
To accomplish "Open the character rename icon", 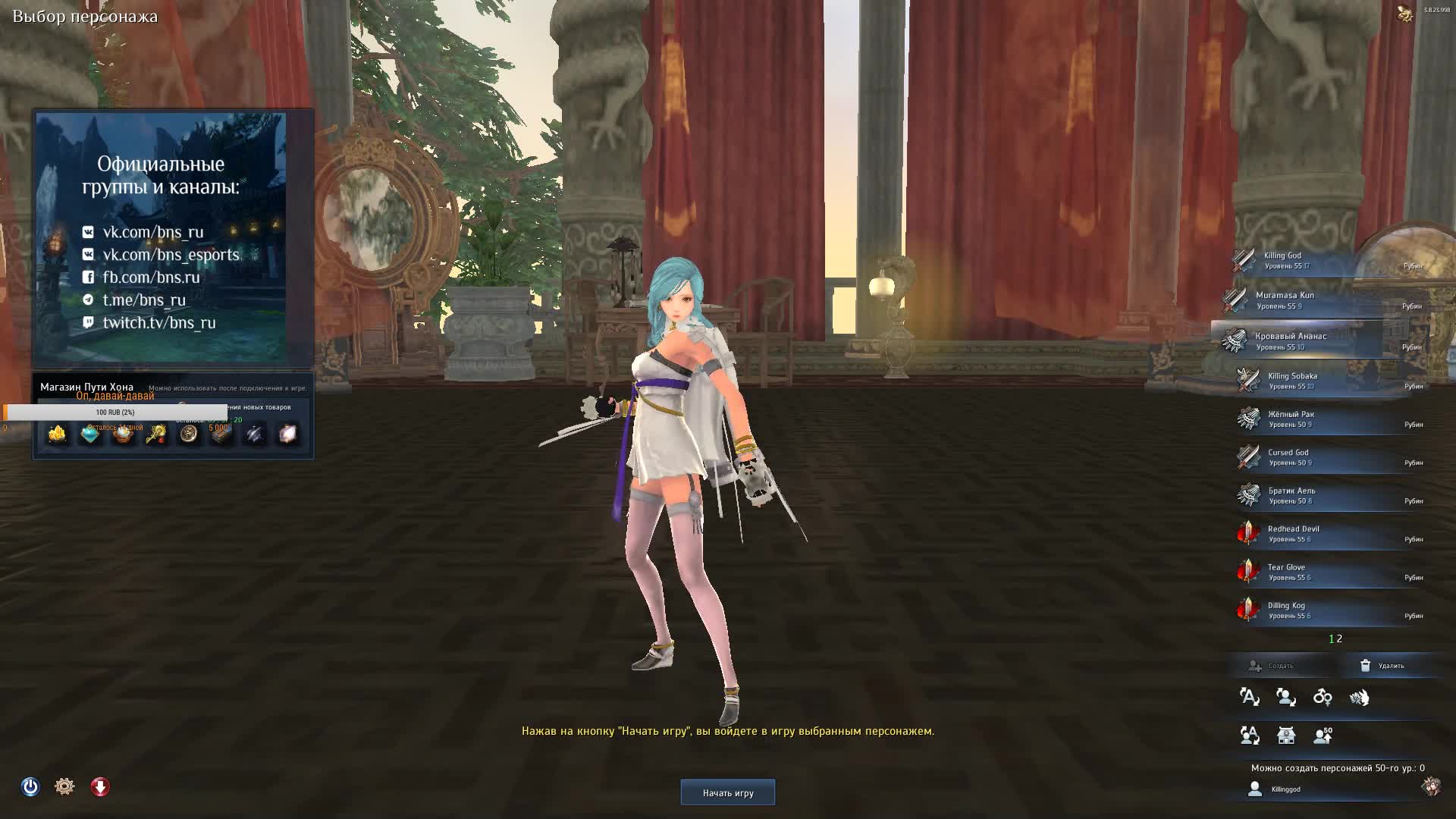I will coord(1249,697).
